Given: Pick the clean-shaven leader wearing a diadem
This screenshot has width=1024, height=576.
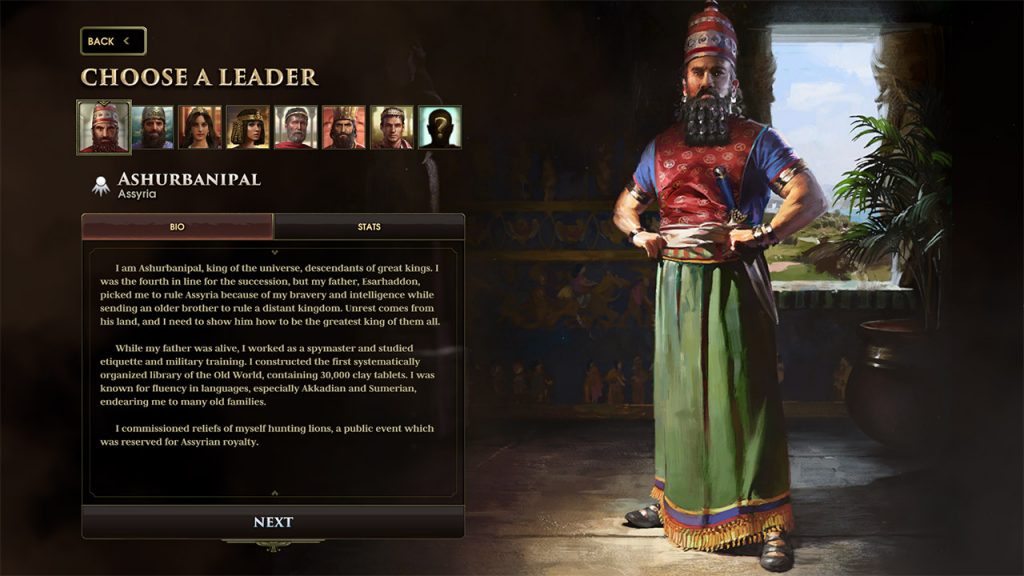Looking at the screenshot, I should (x=392, y=127).
